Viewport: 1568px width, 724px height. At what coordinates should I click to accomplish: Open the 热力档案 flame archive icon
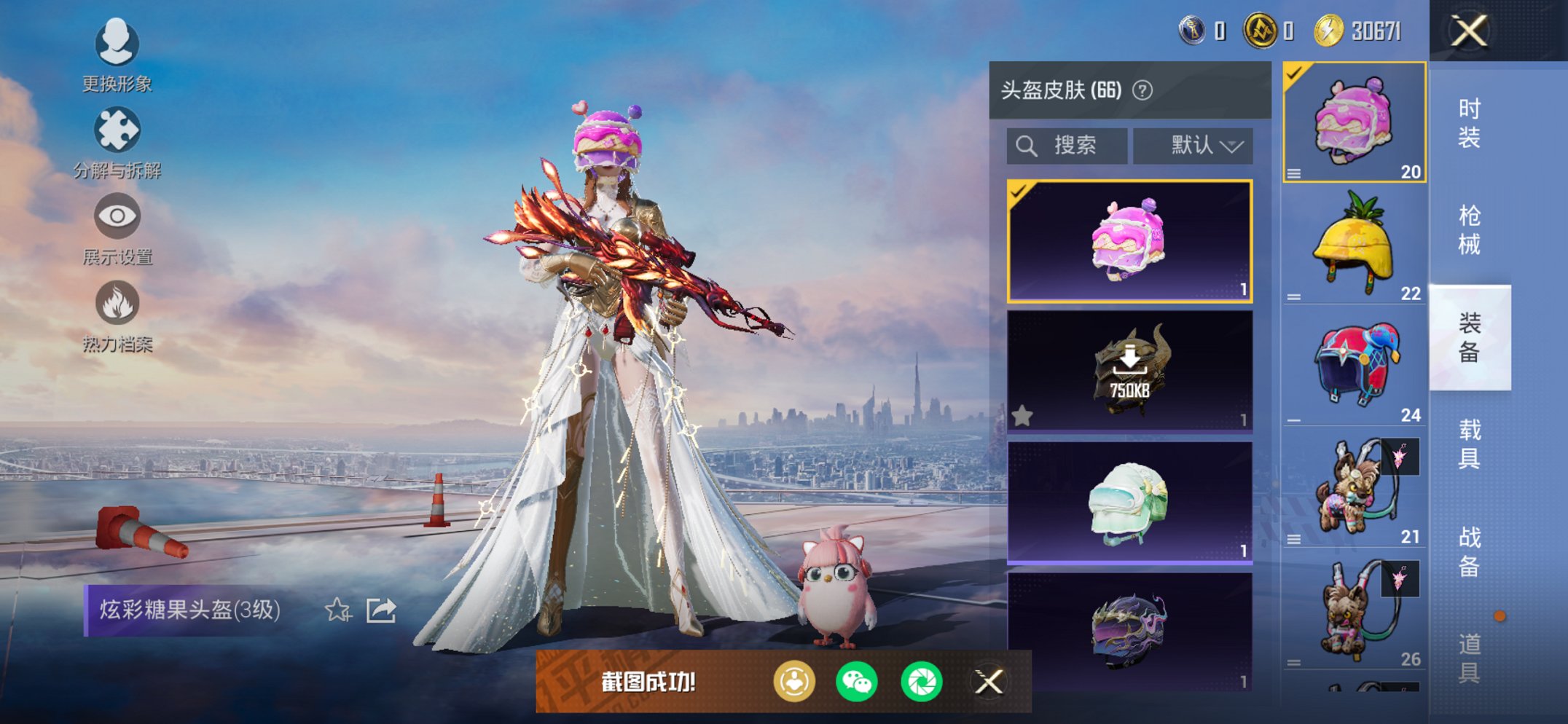(x=119, y=300)
